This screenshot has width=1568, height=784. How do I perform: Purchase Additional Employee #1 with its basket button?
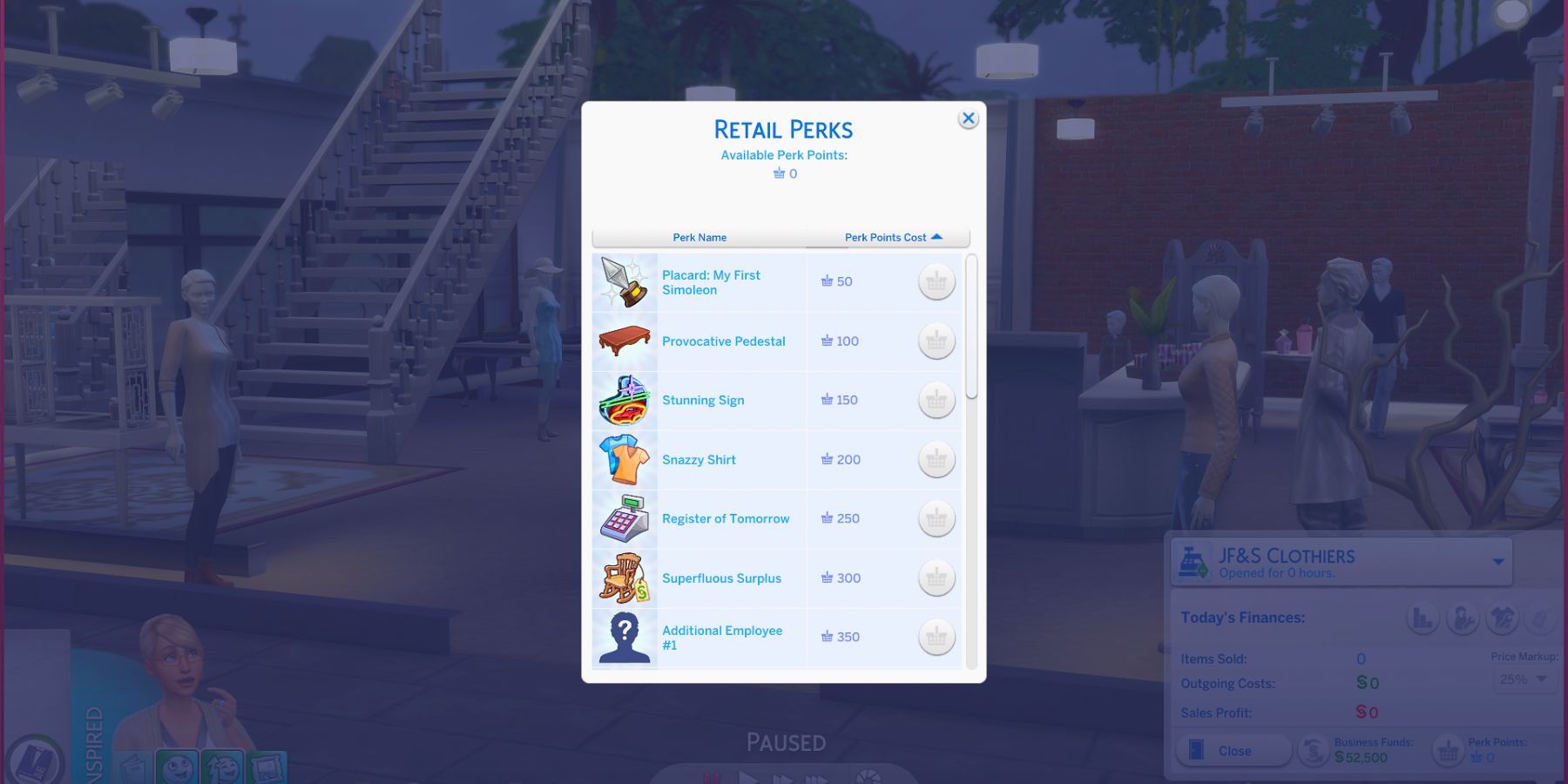click(936, 637)
